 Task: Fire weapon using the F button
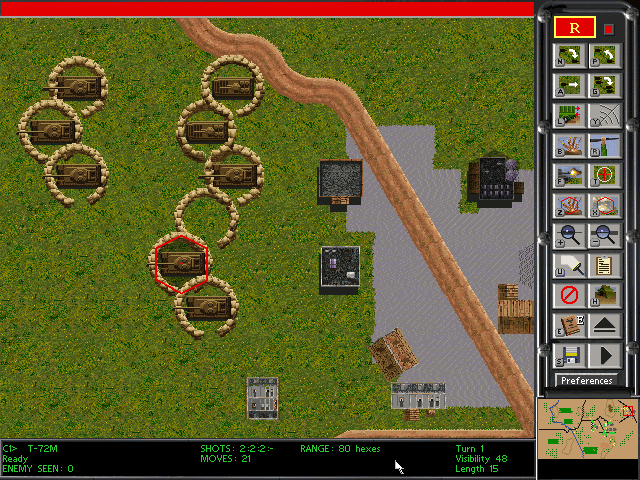[568, 176]
